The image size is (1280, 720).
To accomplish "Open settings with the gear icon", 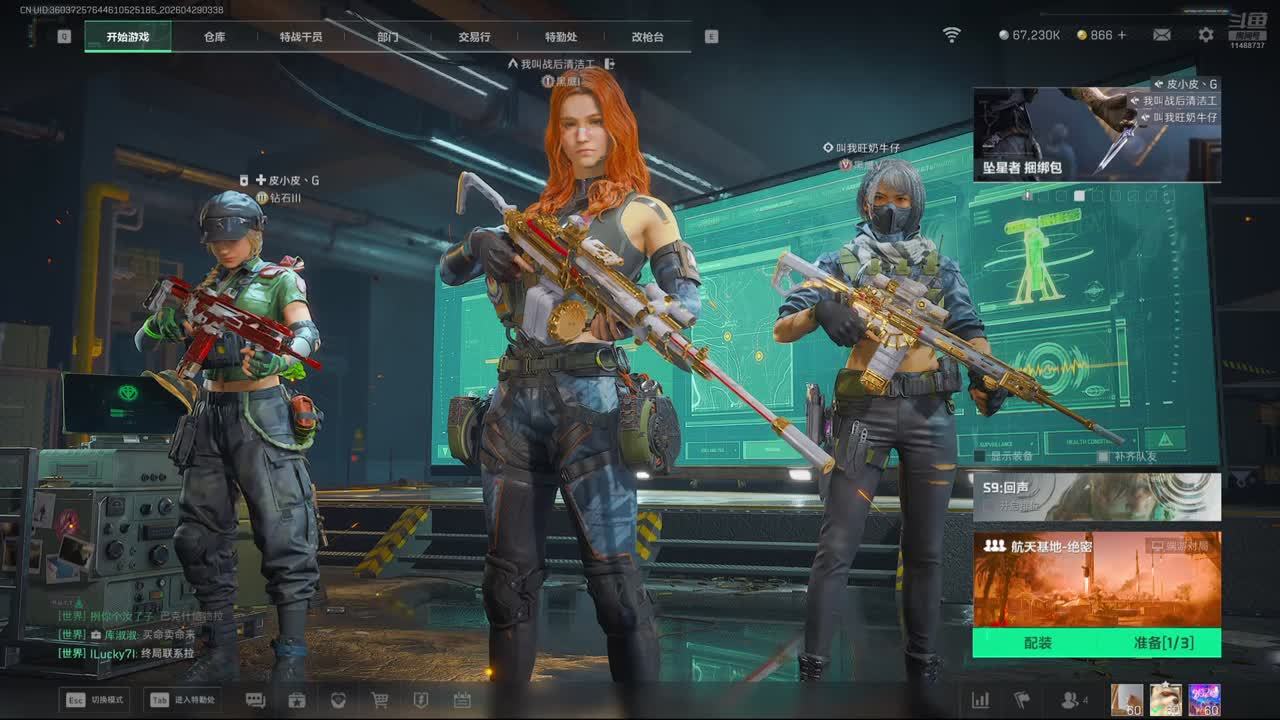I will [1206, 35].
